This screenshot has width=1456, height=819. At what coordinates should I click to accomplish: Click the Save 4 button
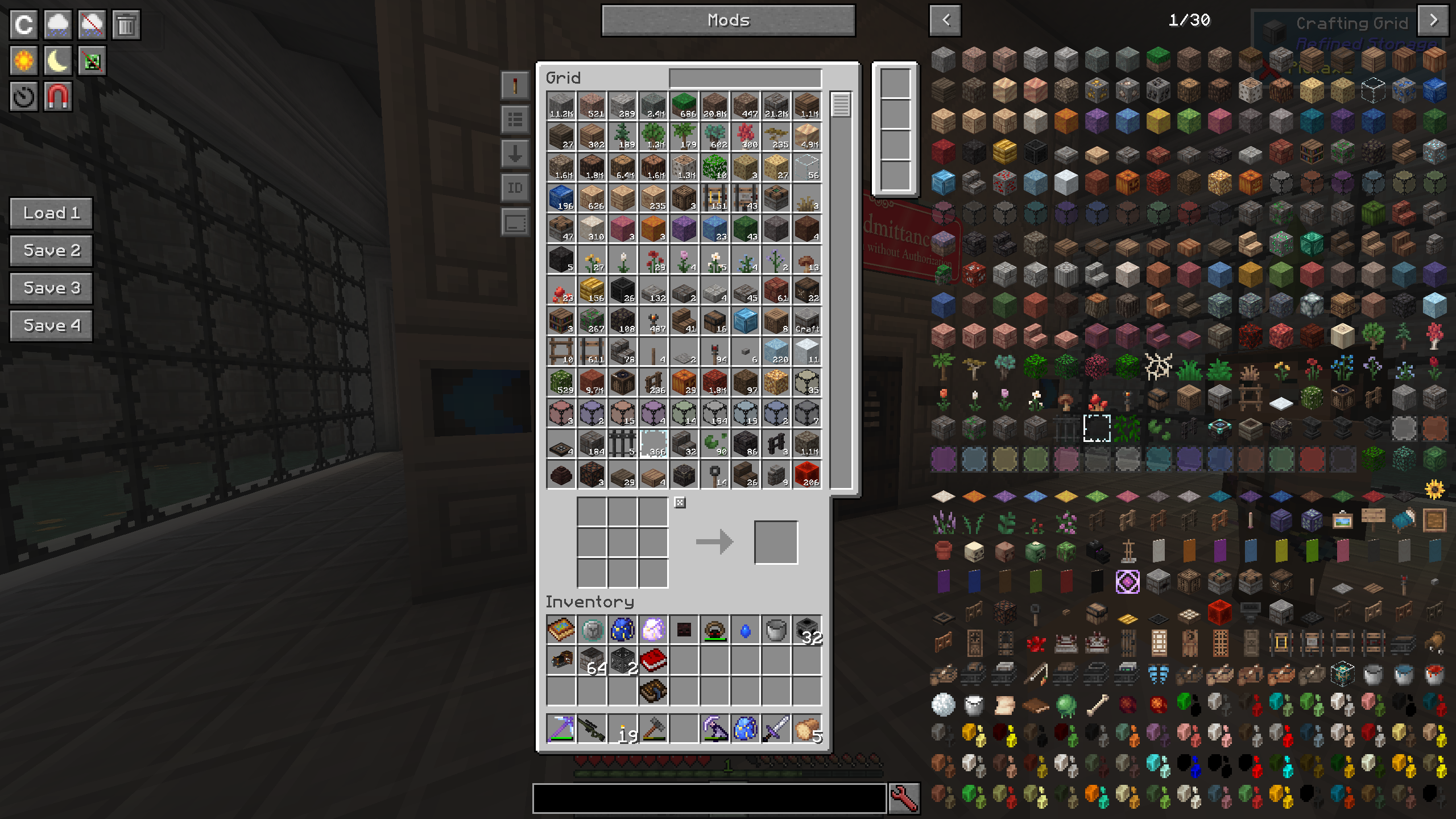point(51,326)
